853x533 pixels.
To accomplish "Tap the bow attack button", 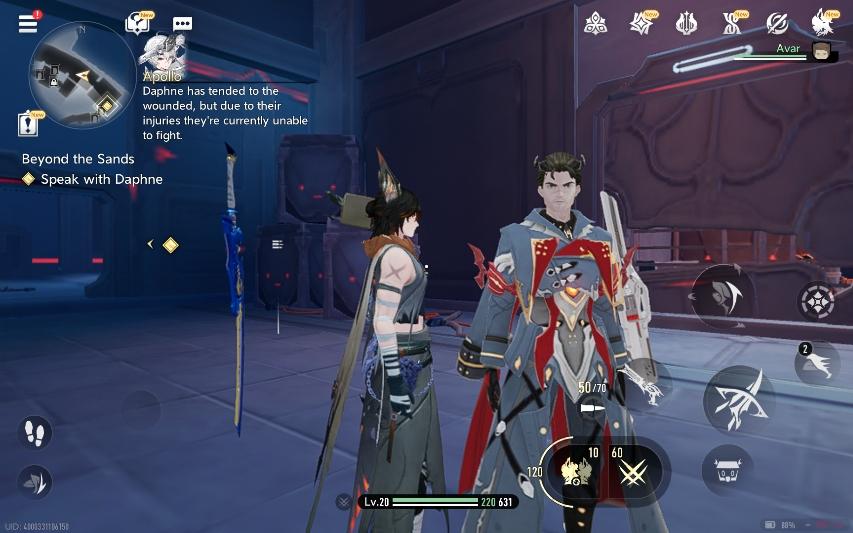I will [739, 400].
